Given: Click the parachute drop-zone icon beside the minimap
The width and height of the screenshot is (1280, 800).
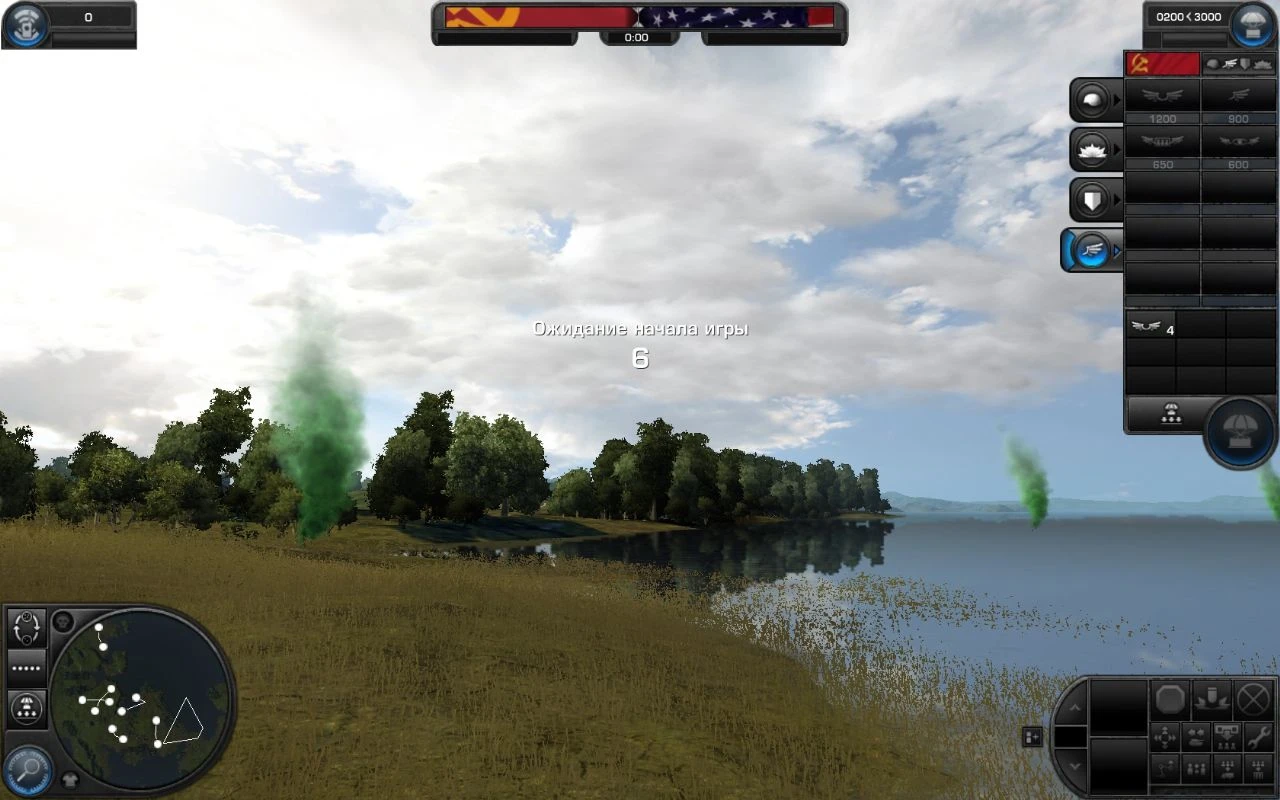Looking at the screenshot, I should (x=26, y=707).
